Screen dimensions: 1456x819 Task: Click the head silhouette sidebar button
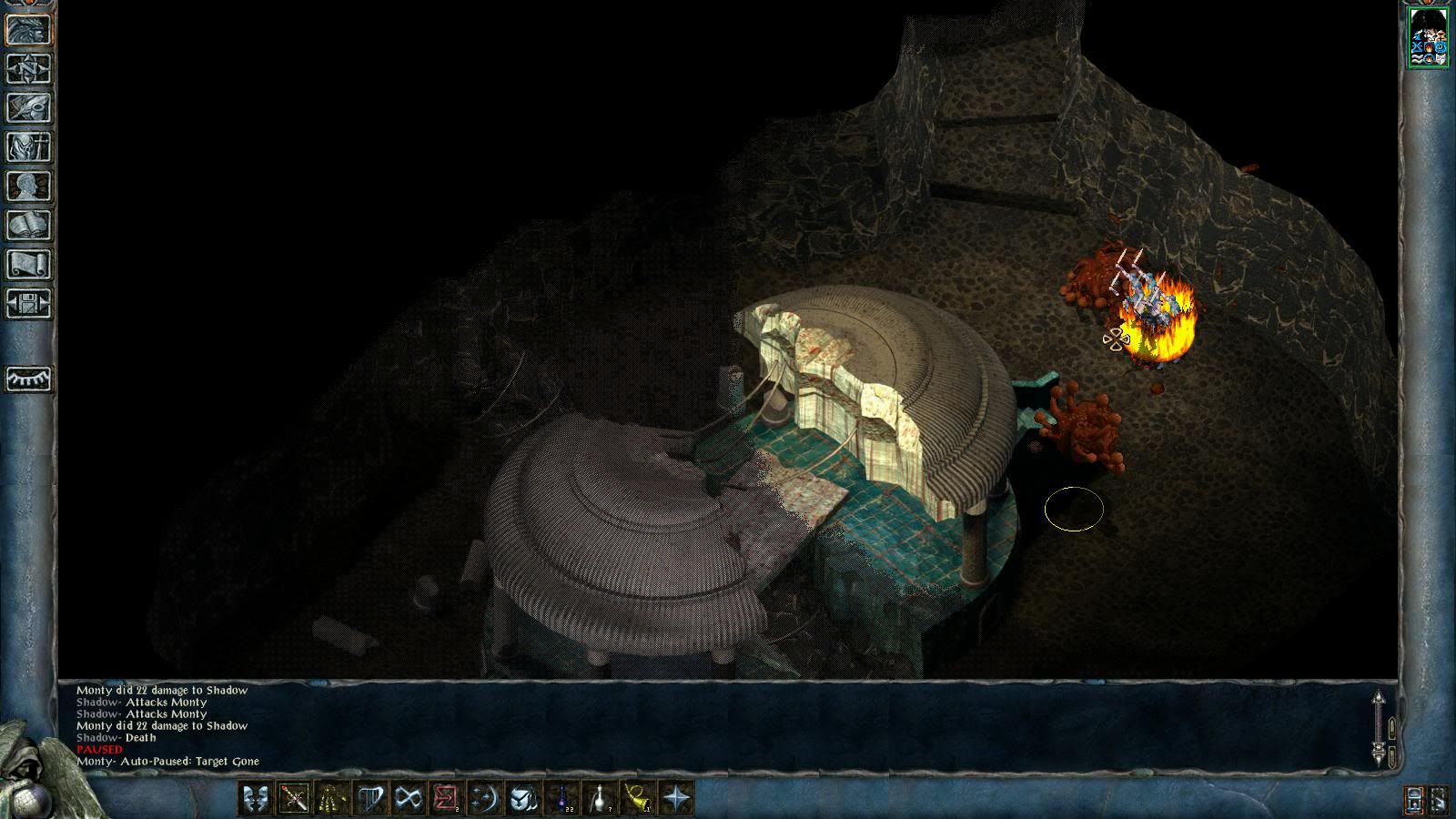(29, 187)
